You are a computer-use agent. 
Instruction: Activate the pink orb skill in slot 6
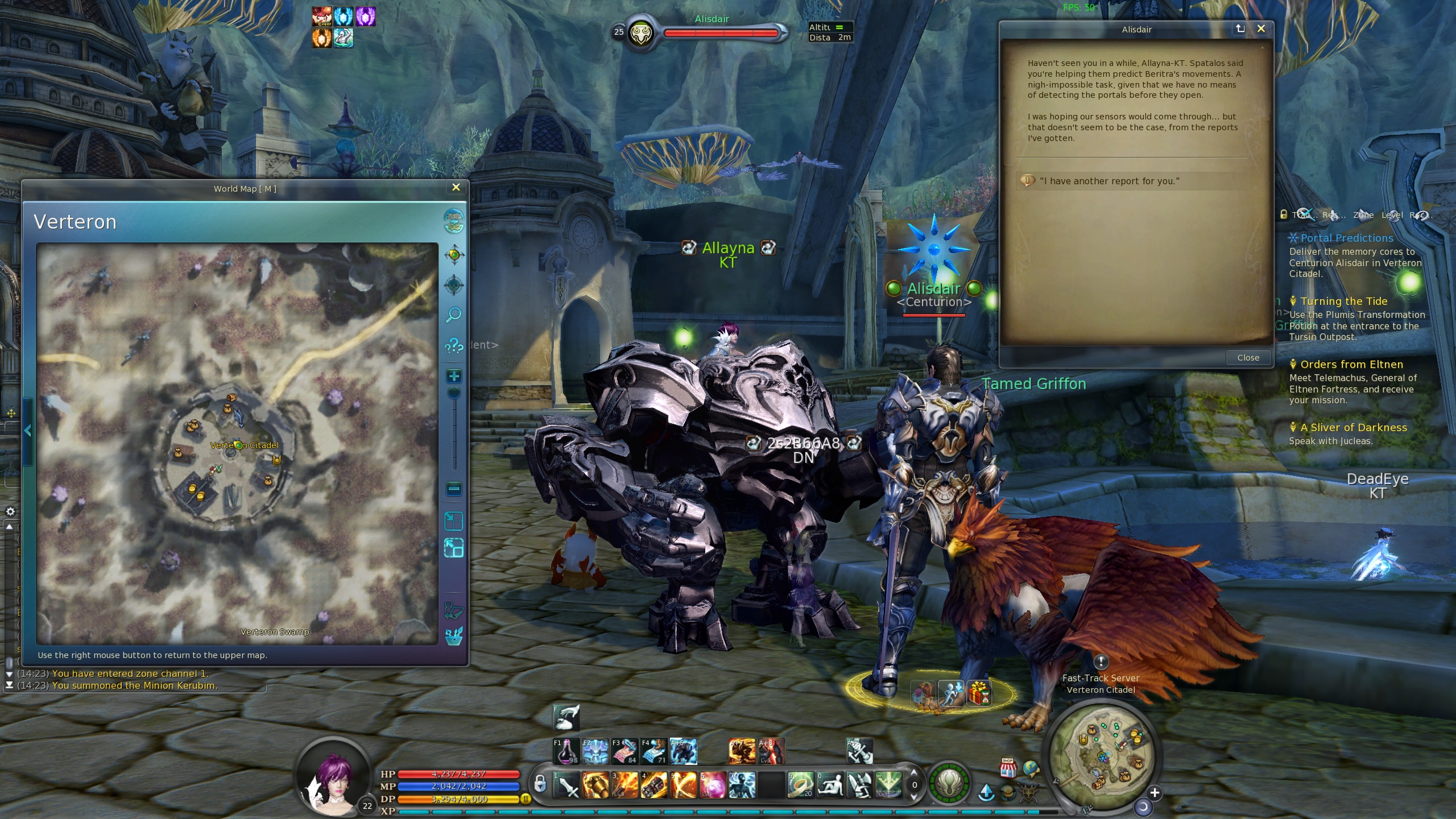coord(713,785)
